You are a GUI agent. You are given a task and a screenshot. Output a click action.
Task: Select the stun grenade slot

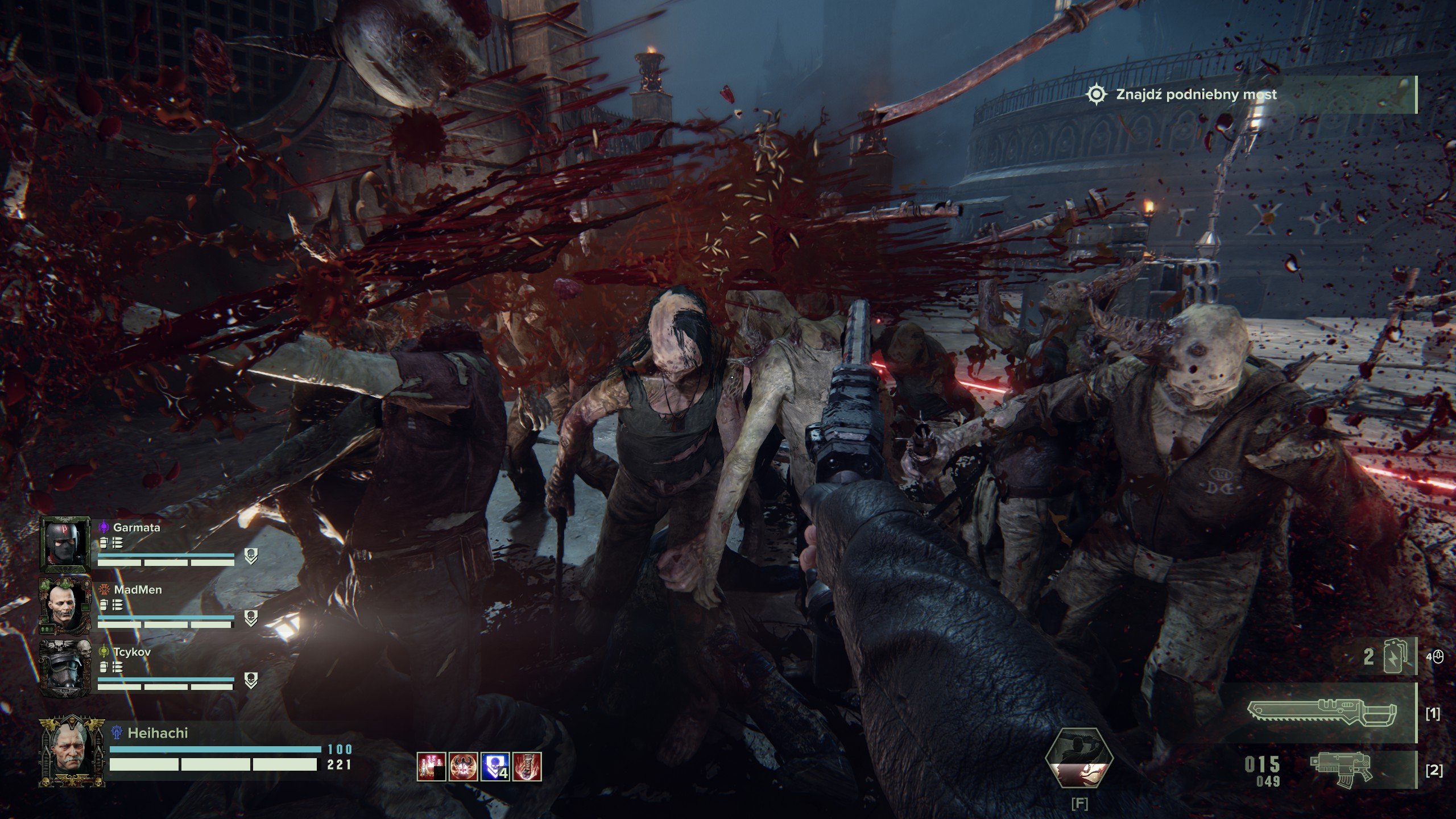pos(1388,657)
